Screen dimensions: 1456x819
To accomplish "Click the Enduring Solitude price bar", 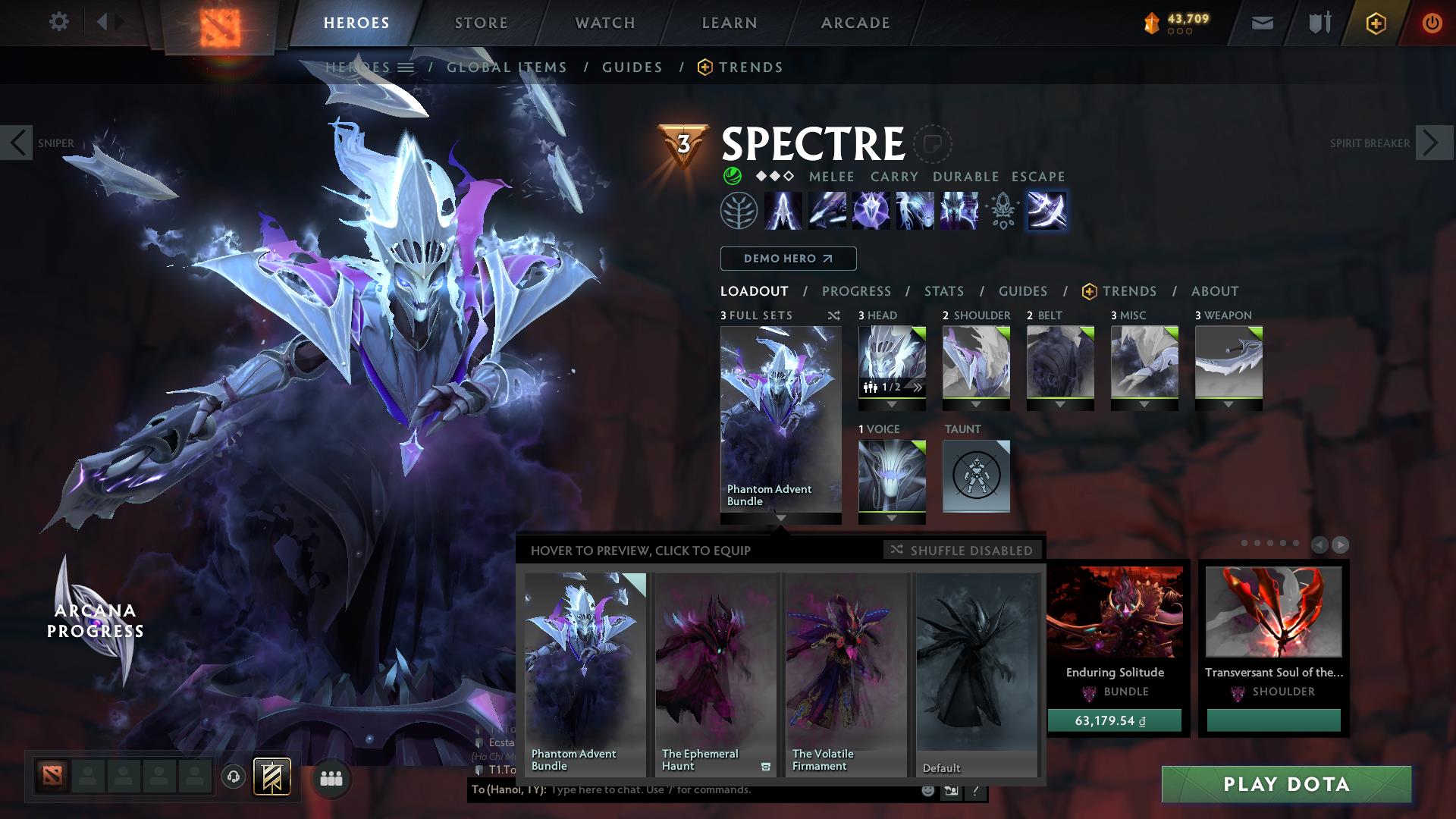I will coord(1113,720).
